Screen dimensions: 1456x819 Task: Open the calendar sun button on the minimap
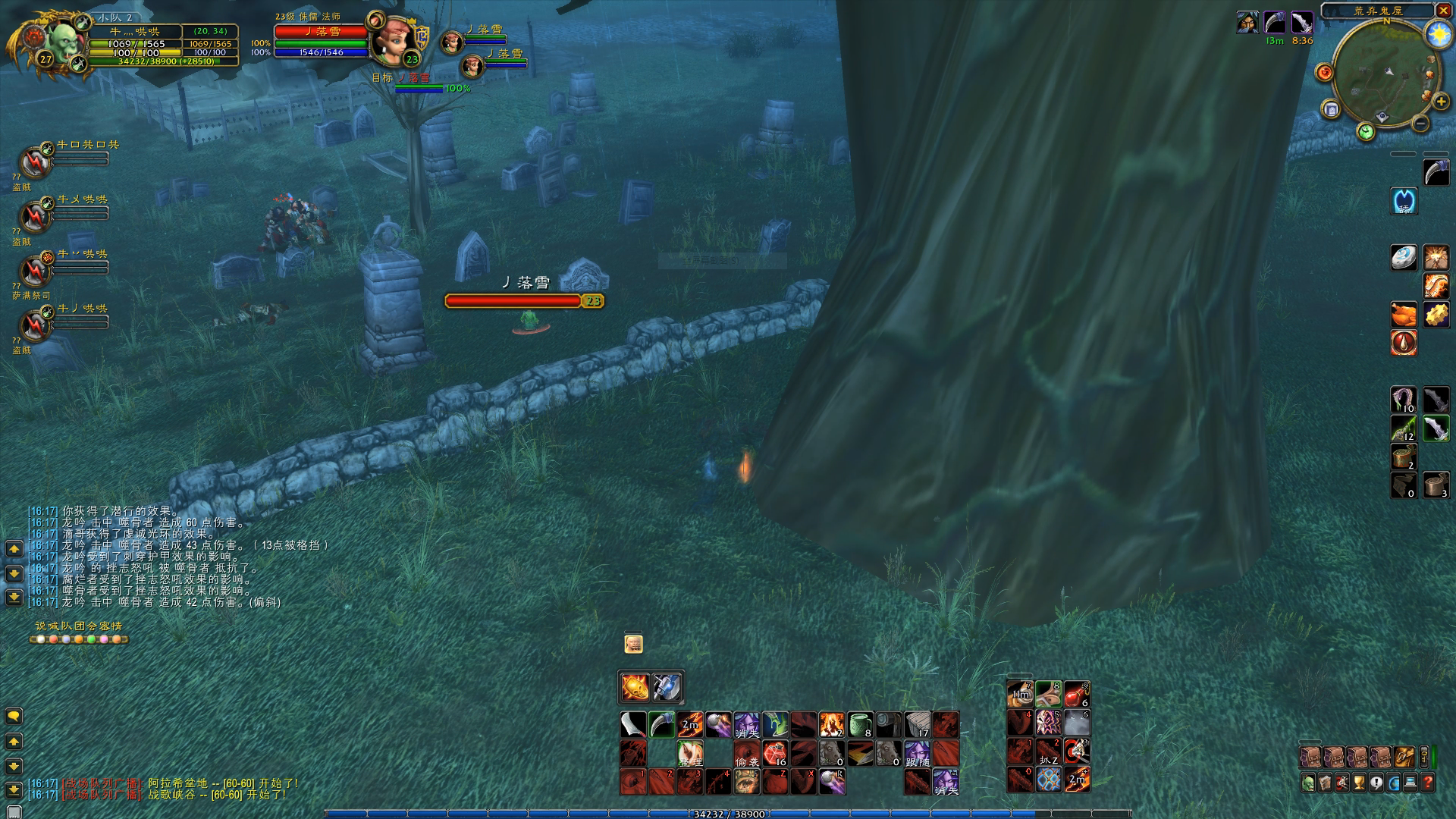1438,34
